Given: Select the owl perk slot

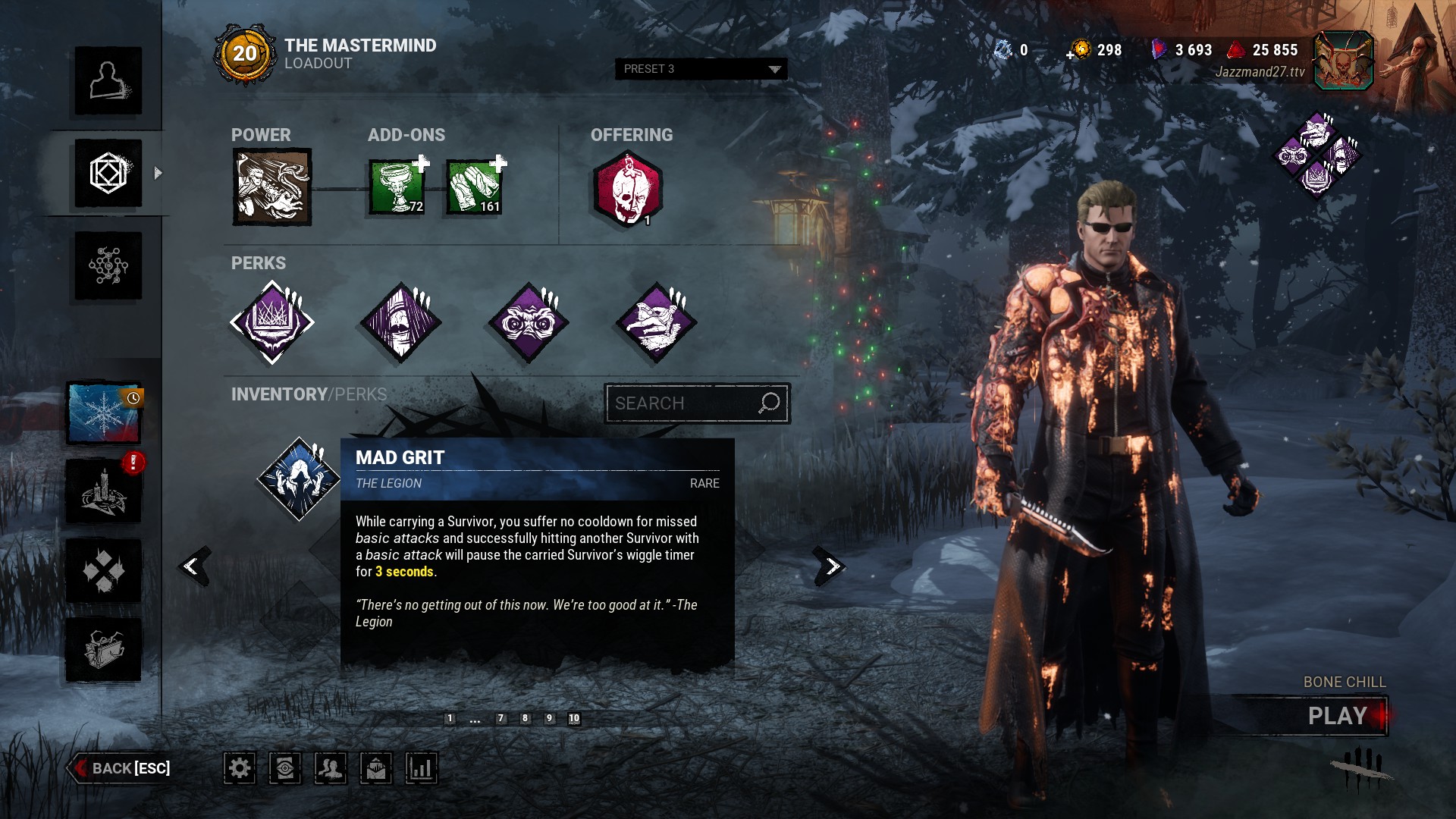Looking at the screenshot, I should tap(529, 322).
